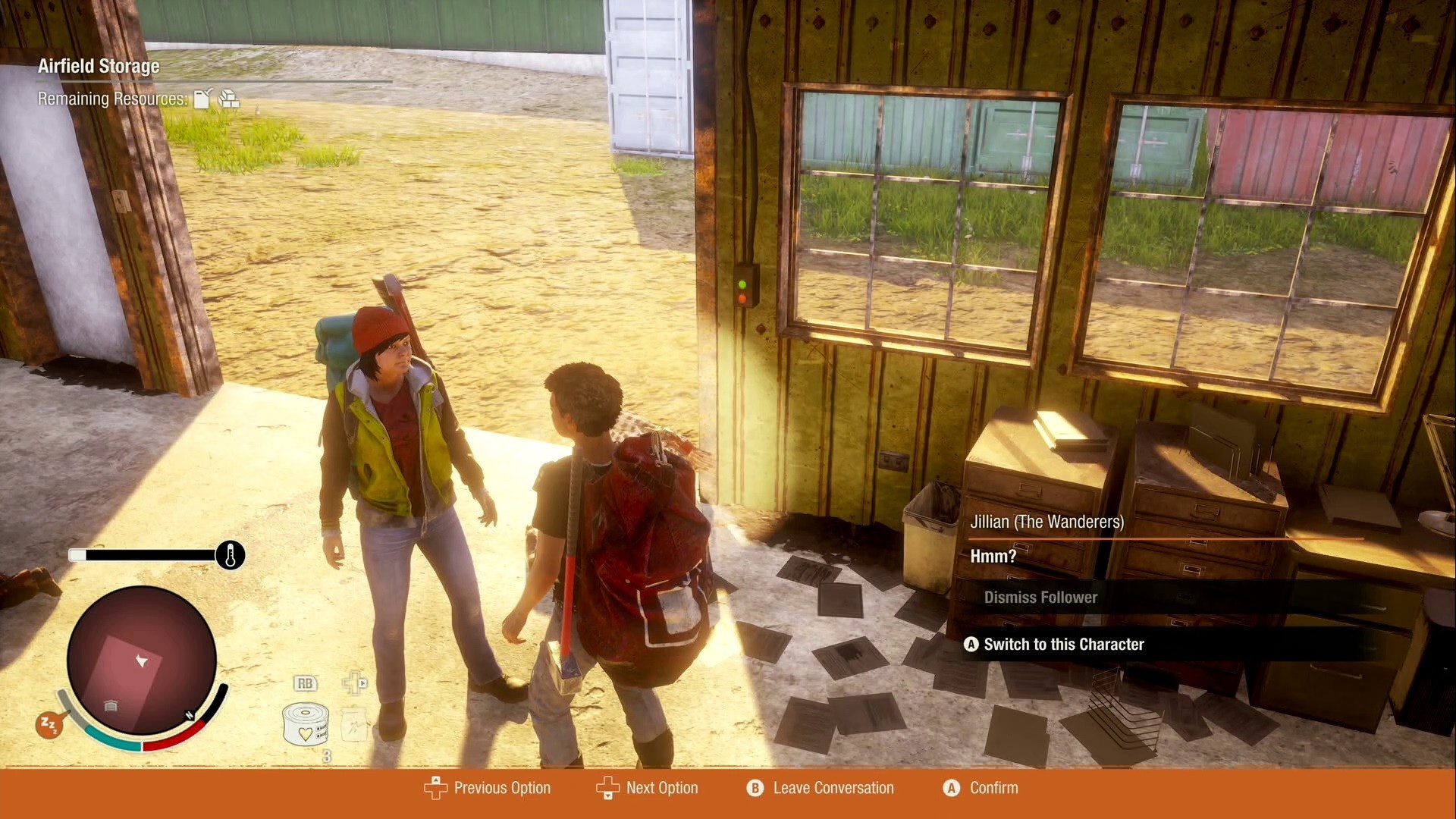Viewport: 1456px width, 819px height.
Task: Select the bandage roll consumable slot
Action: click(305, 724)
